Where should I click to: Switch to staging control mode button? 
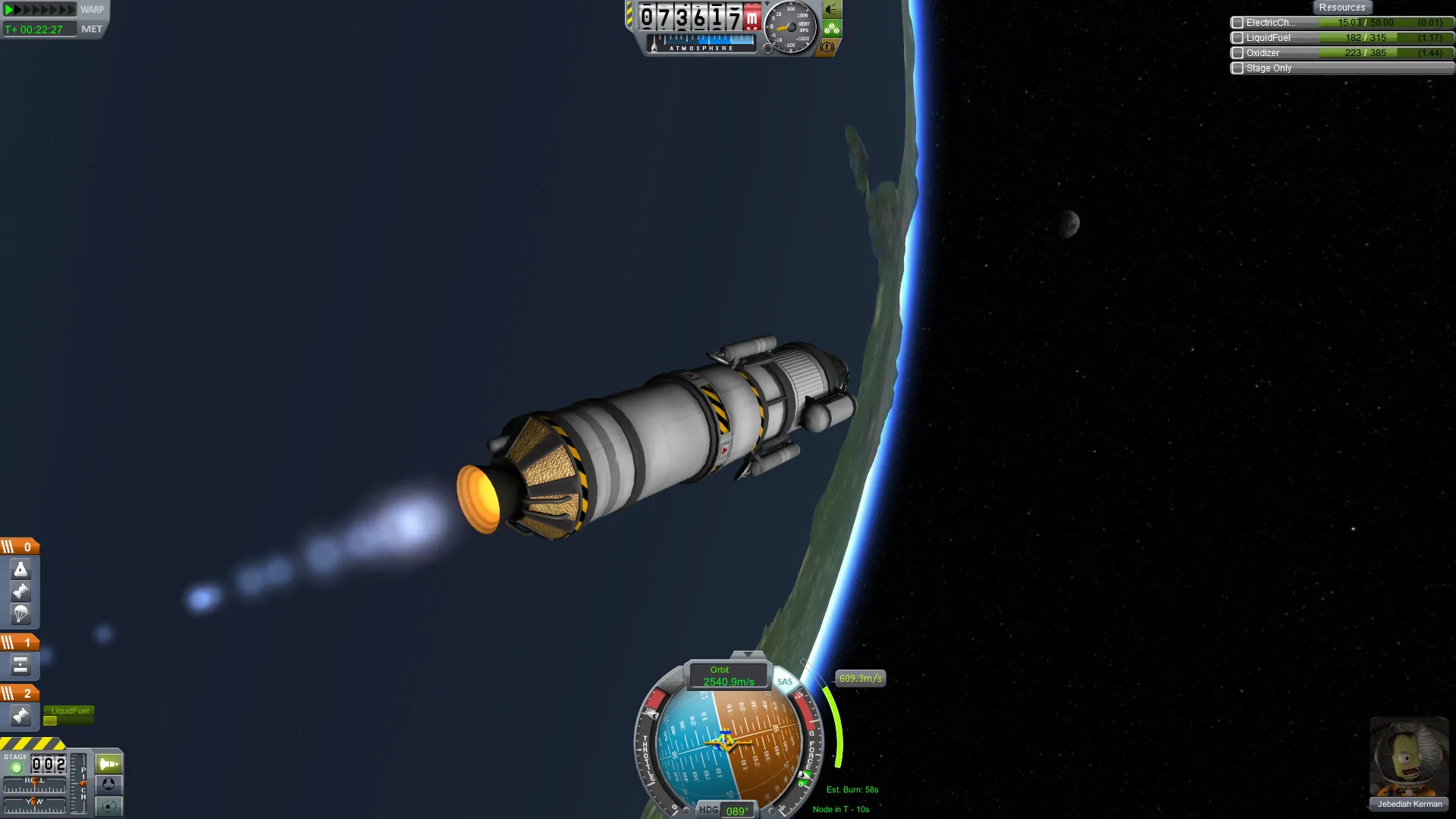(x=109, y=764)
